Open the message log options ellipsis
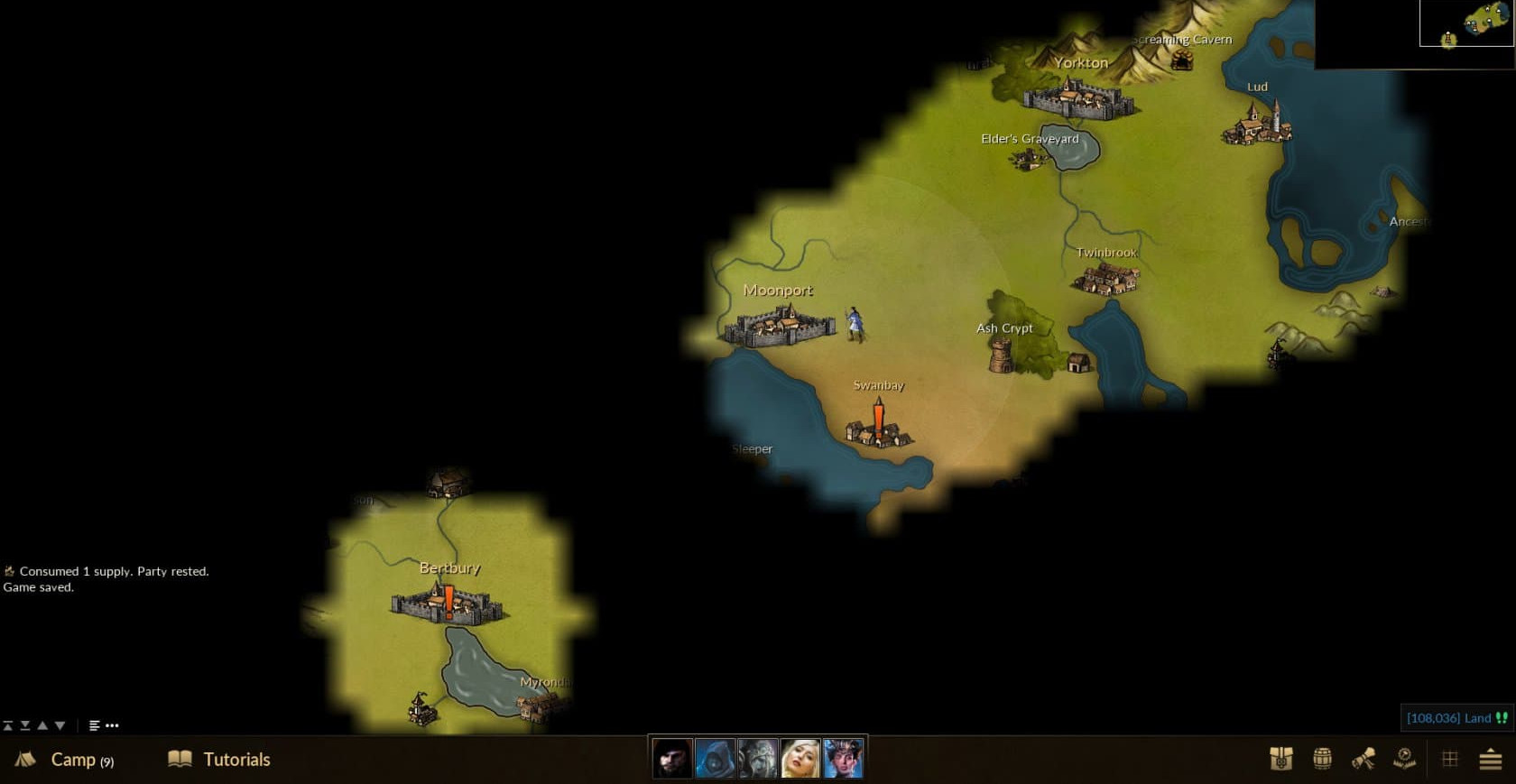1516x784 pixels. [112, 725]
